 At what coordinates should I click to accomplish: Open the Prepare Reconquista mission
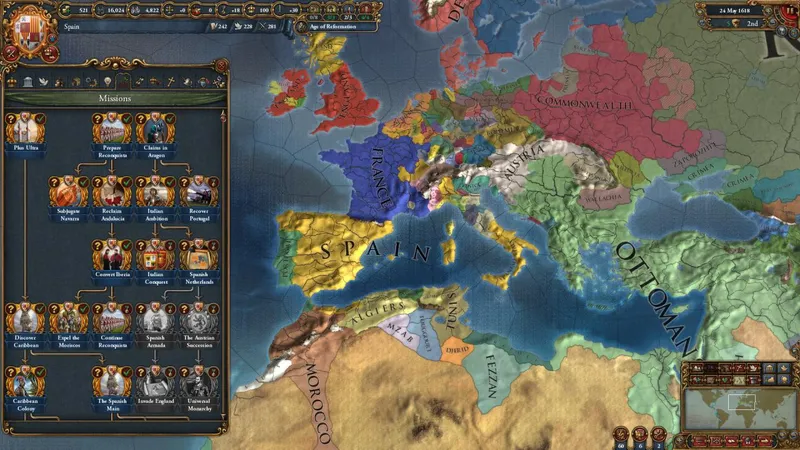[x=112, y=130]
